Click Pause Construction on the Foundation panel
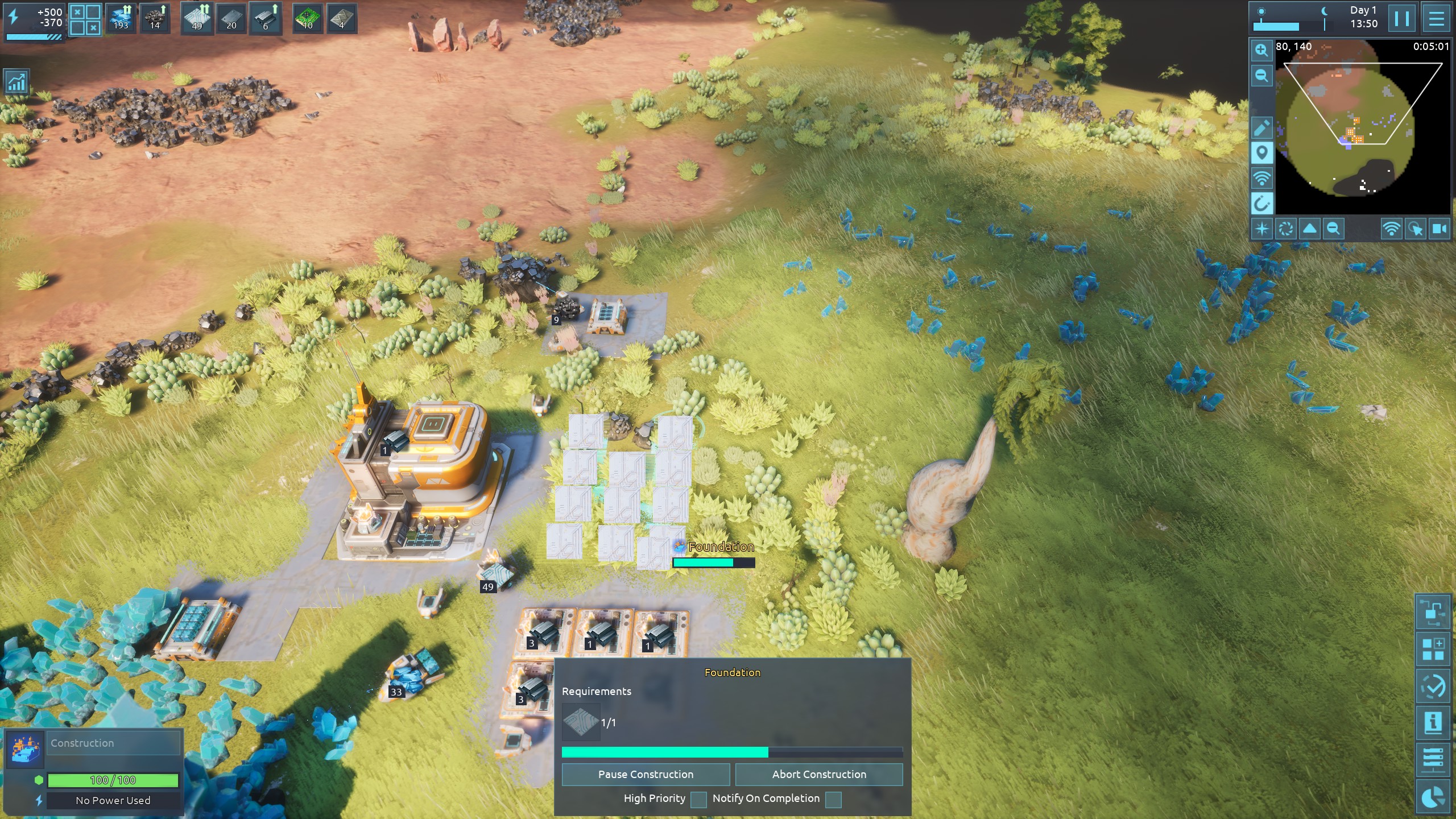Screen dimensions: 1456x819 point(646,774)
